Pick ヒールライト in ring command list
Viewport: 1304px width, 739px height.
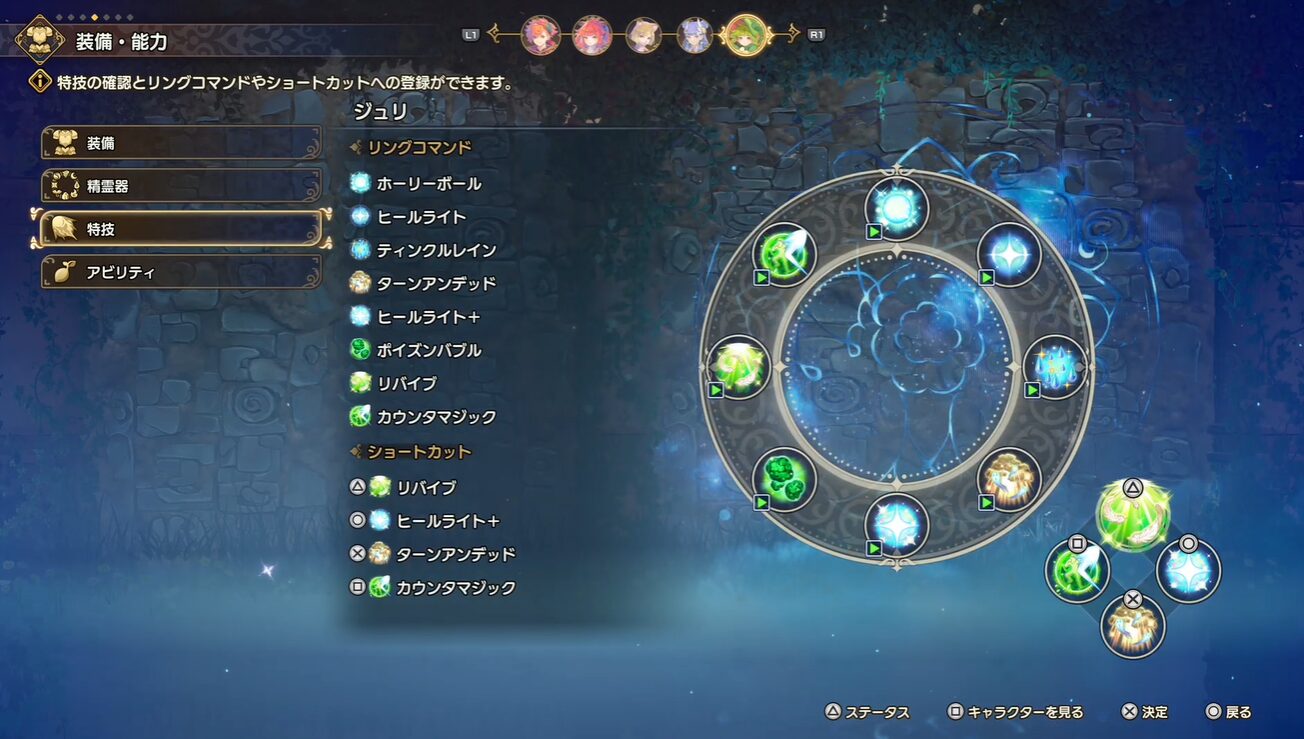click(x=420, y=217)
